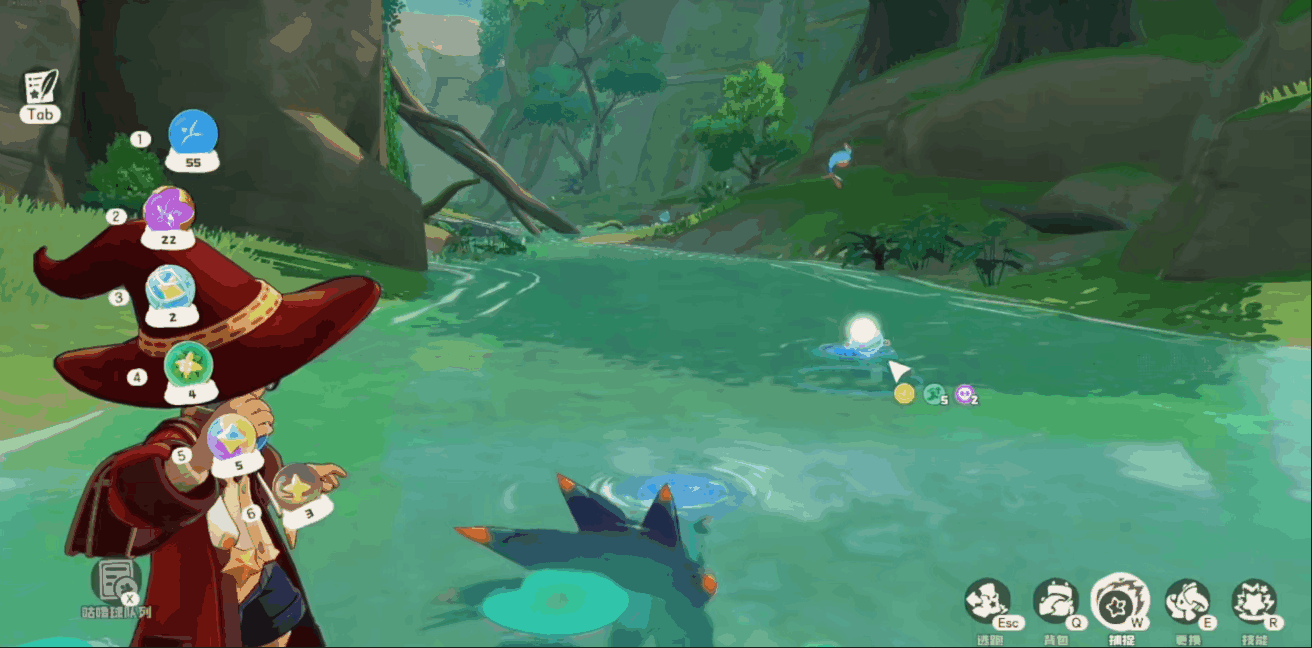Image resolution: width=1312 pixels, height=648 pixels.
Task: Open the 咕噜球队列 ball queue button
Action: (116, 582)
